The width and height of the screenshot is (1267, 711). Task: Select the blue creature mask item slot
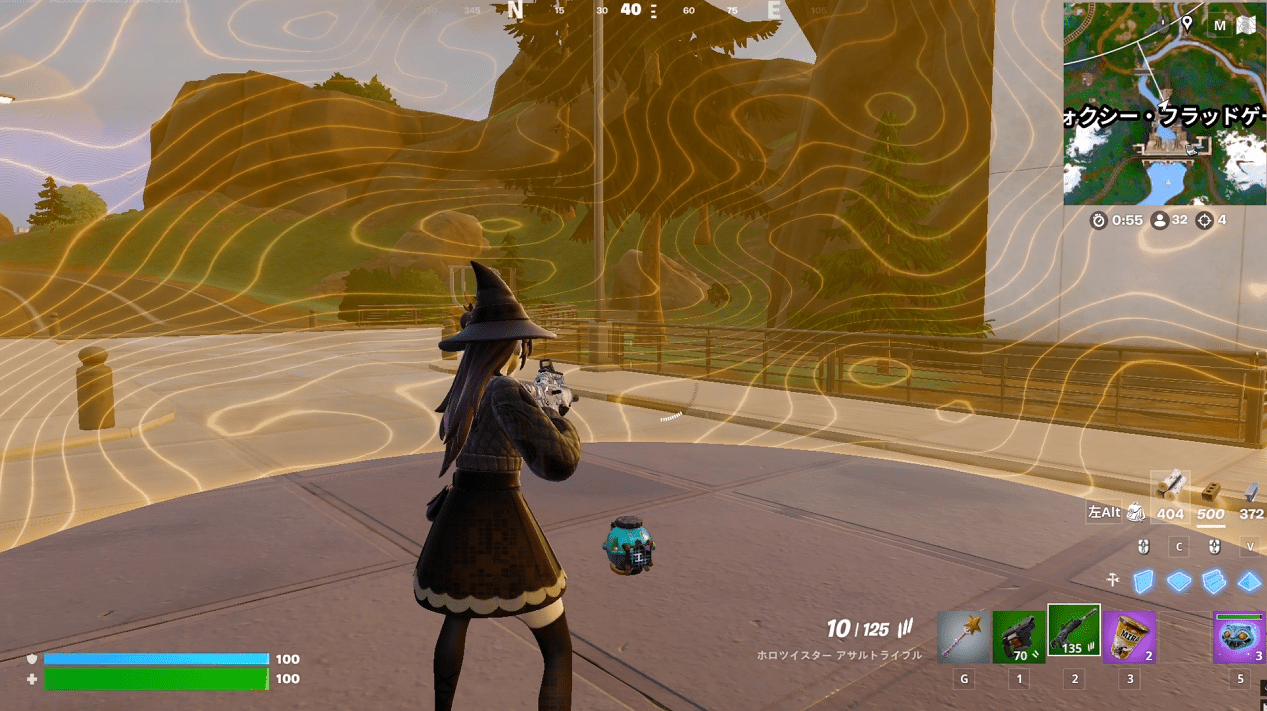click(x=1239, y=637)
